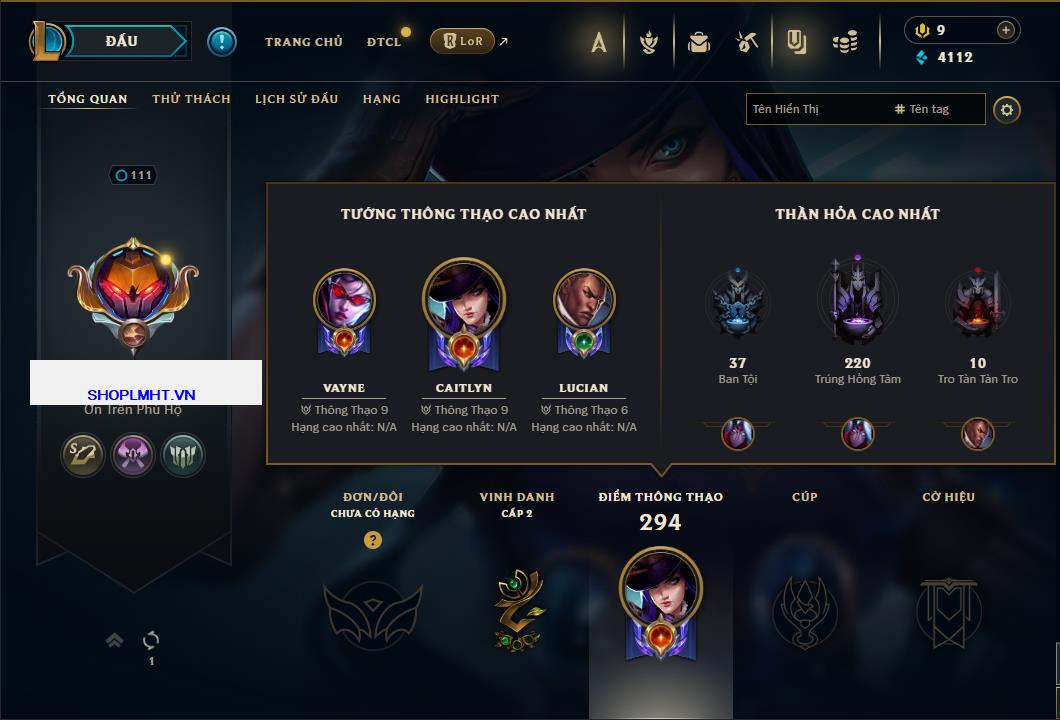
Task: Click the exclamation alert icon
Action: tap(222, 42)
